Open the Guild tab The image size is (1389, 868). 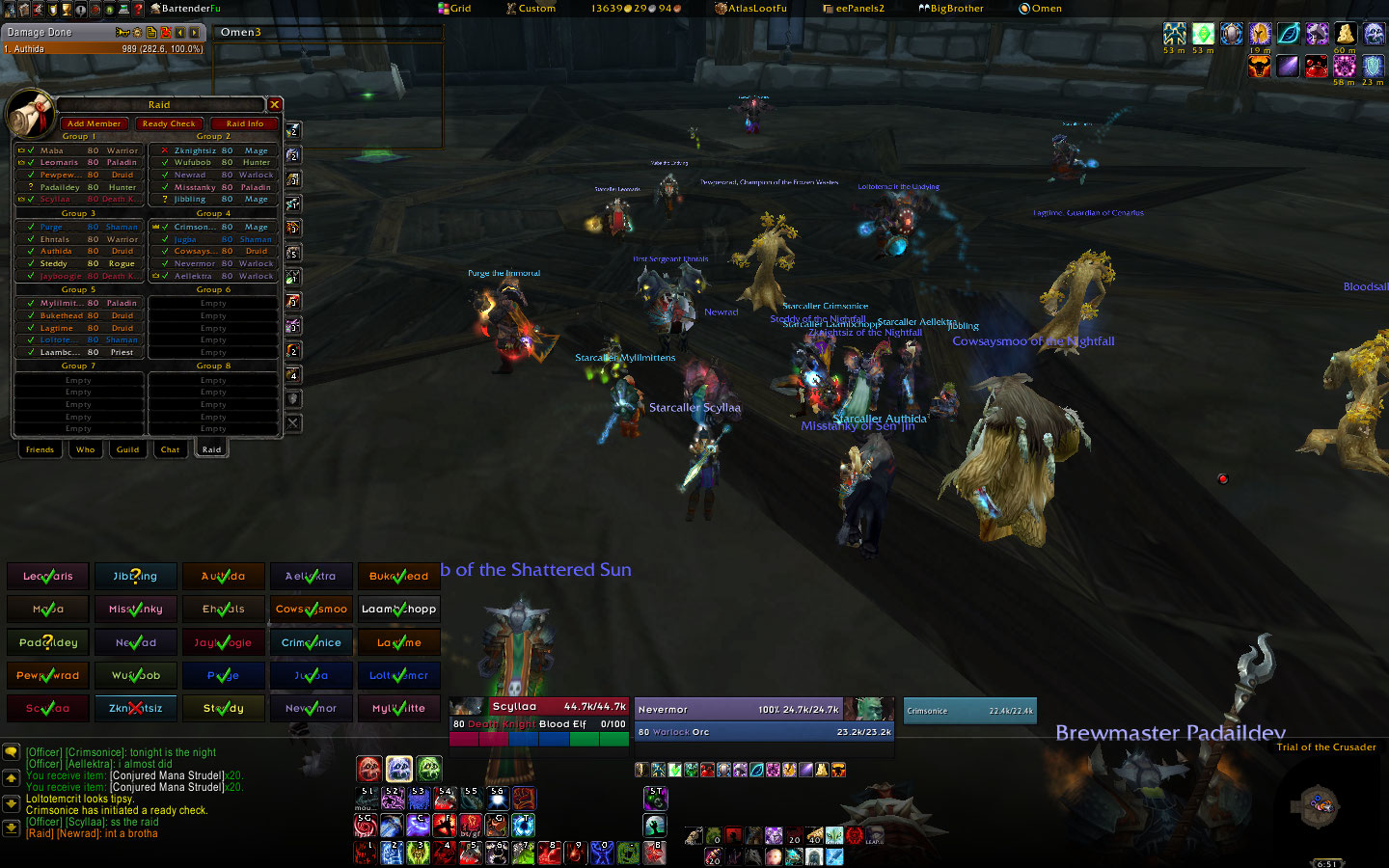(x=127, y=449)
